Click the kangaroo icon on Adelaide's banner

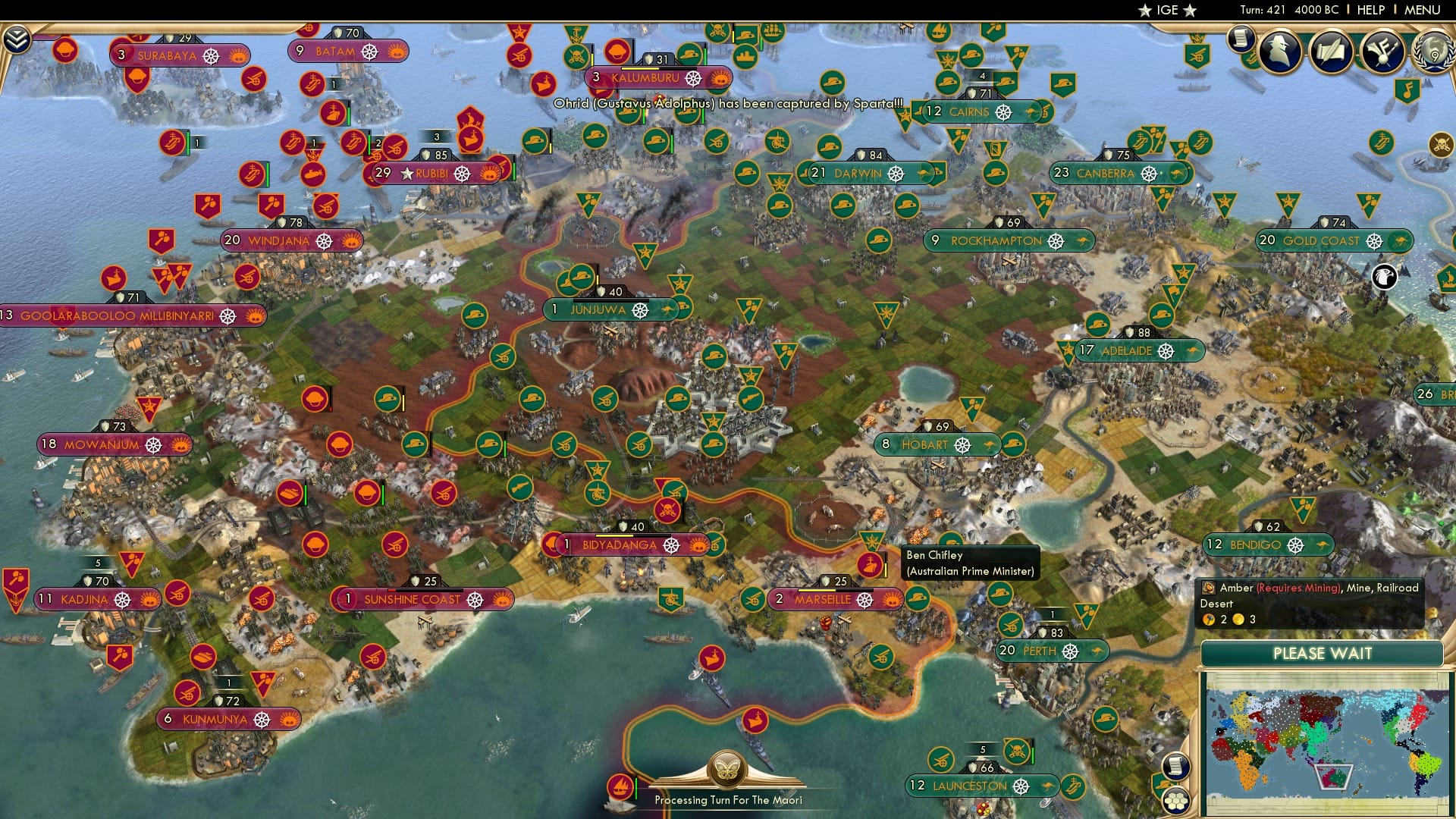(1194, 351)
